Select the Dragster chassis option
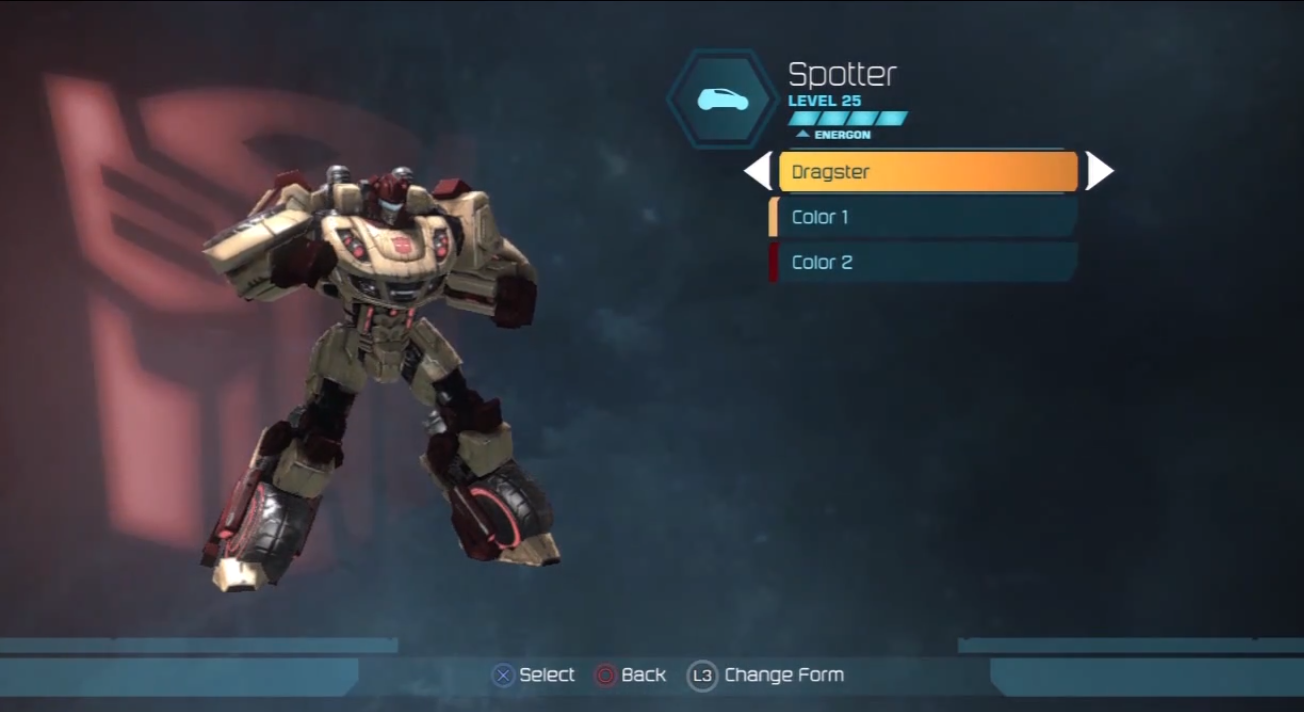1304x712 pixels. pyautogui.click(x=927, y=171)
